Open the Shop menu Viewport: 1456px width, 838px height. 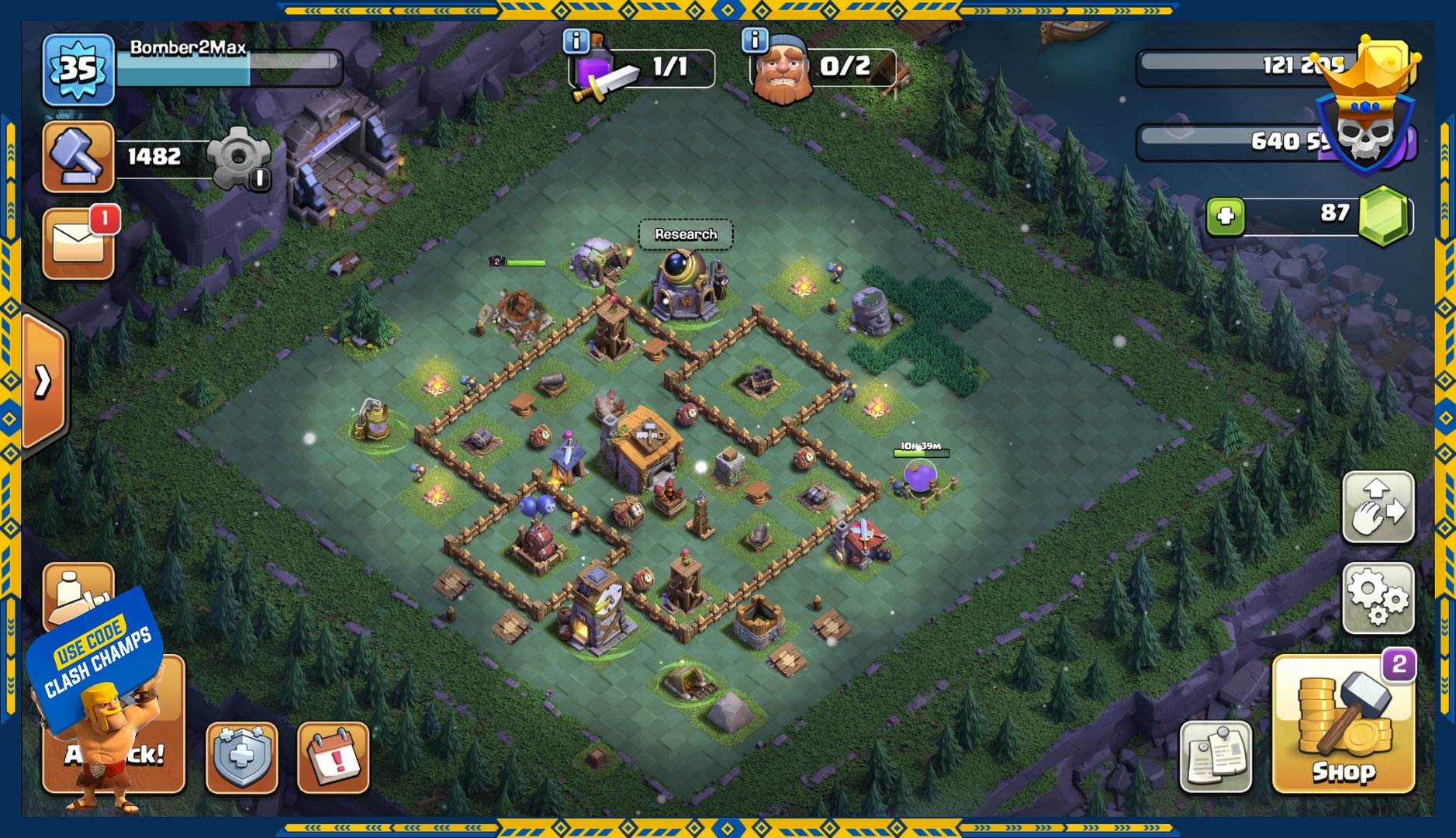click(1344, 725)
